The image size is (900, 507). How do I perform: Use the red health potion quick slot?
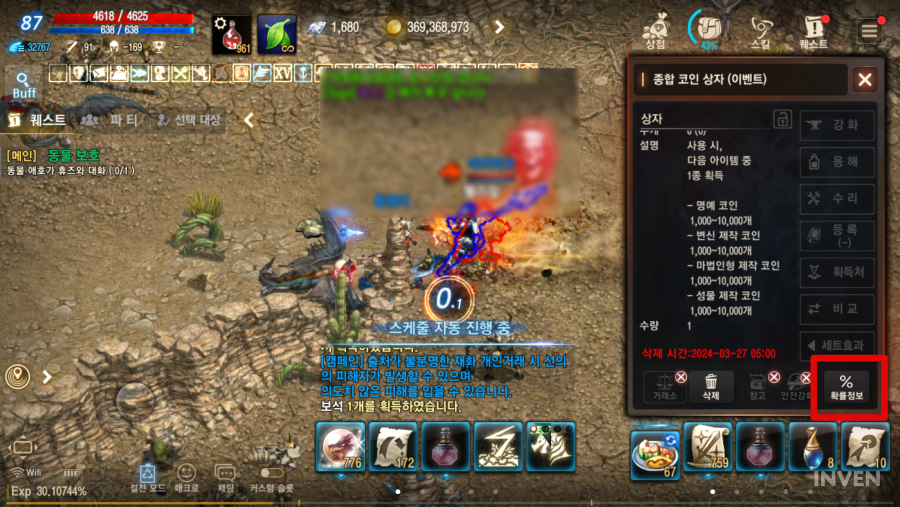click(x=231, y=34)
